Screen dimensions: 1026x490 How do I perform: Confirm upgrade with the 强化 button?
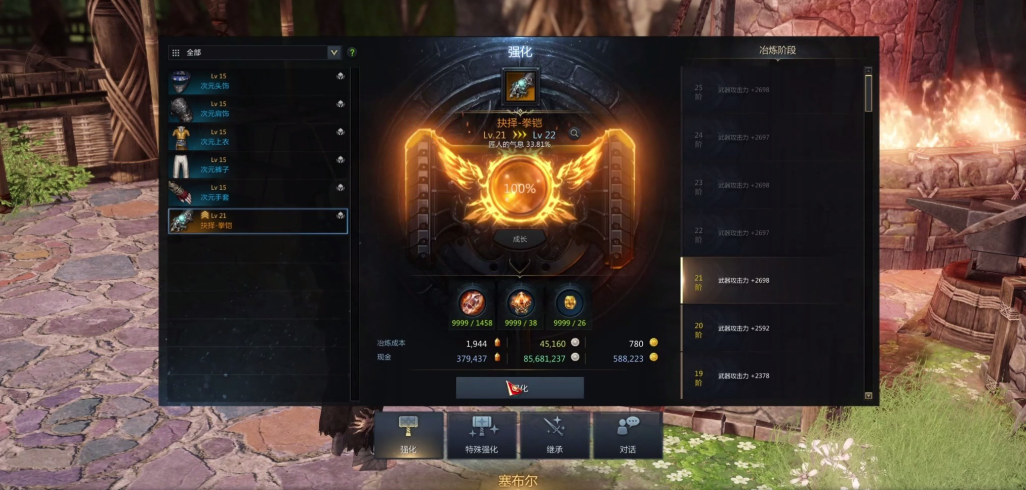(520, 387)
